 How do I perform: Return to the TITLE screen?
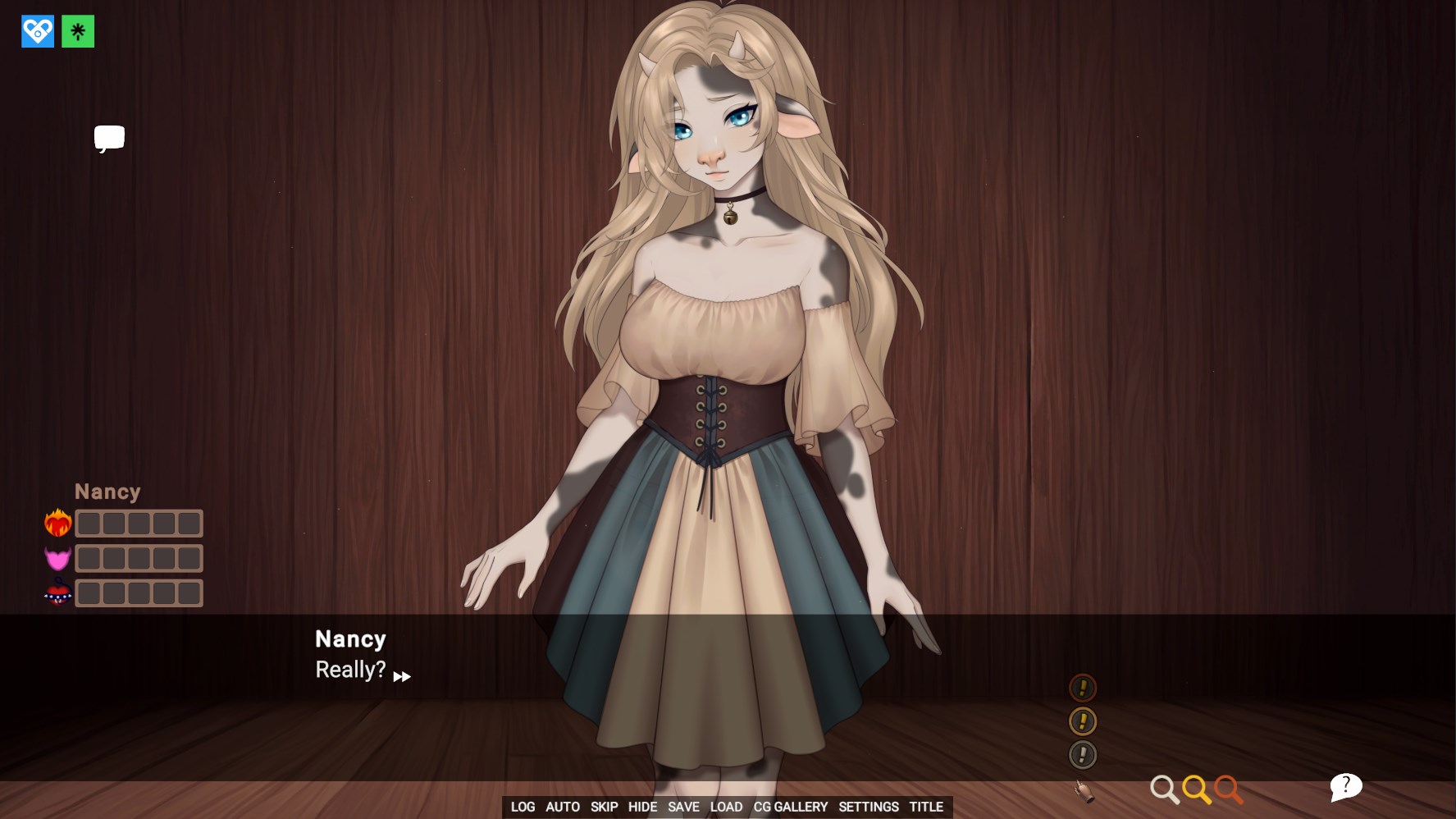point(926,807)
